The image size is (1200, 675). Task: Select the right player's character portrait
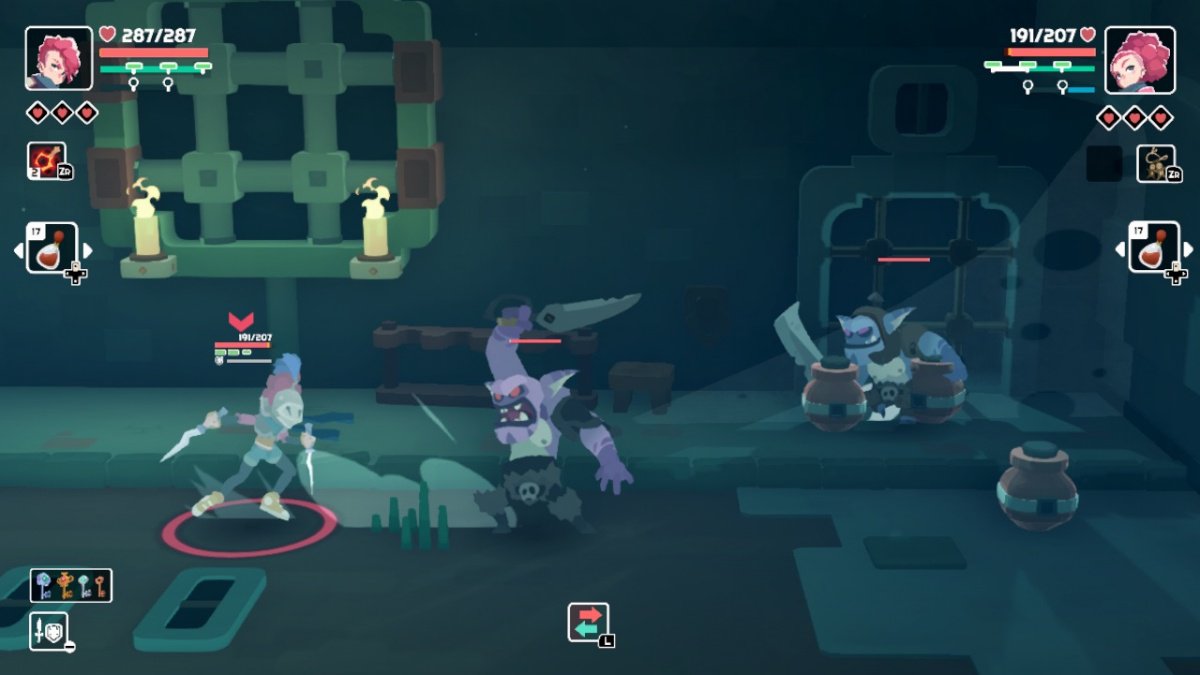[1125, 59]
